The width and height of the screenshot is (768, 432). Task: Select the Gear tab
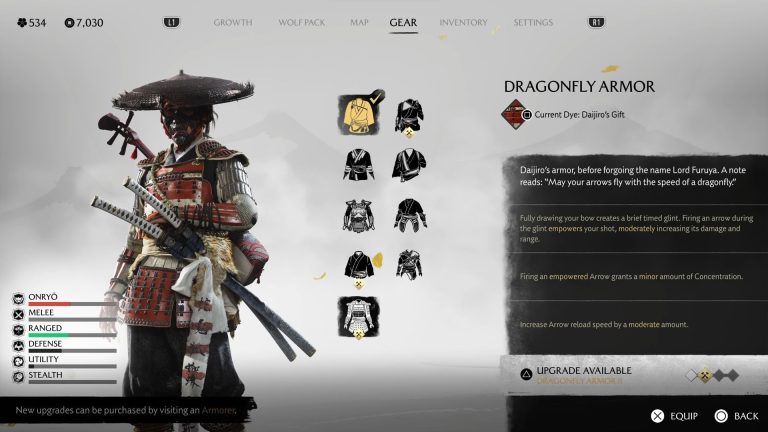click(x=403, y=22)
